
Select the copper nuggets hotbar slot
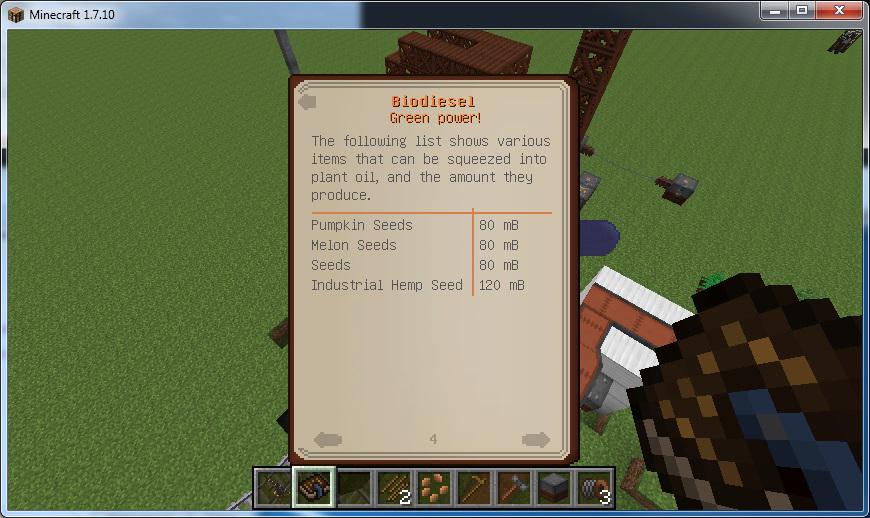433,488
